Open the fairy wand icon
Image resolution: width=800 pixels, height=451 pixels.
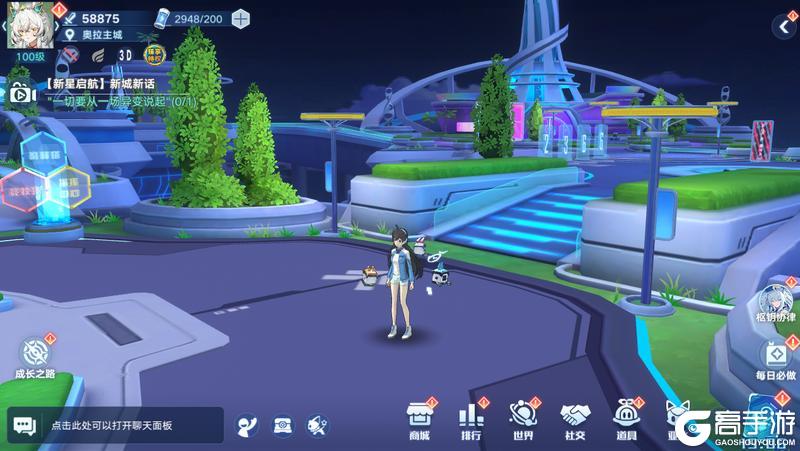[x=317, y=425]
